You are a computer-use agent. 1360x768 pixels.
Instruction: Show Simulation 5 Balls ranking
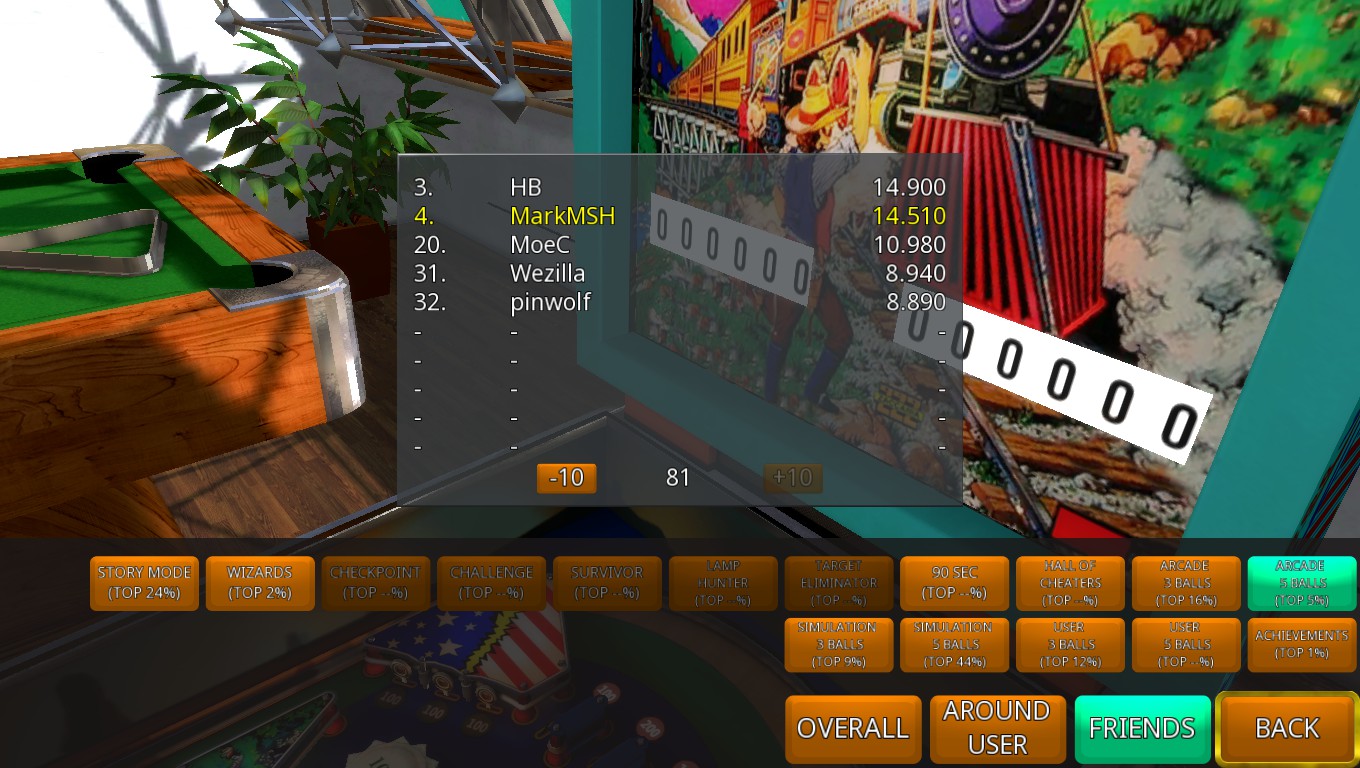tap(955, 645)
